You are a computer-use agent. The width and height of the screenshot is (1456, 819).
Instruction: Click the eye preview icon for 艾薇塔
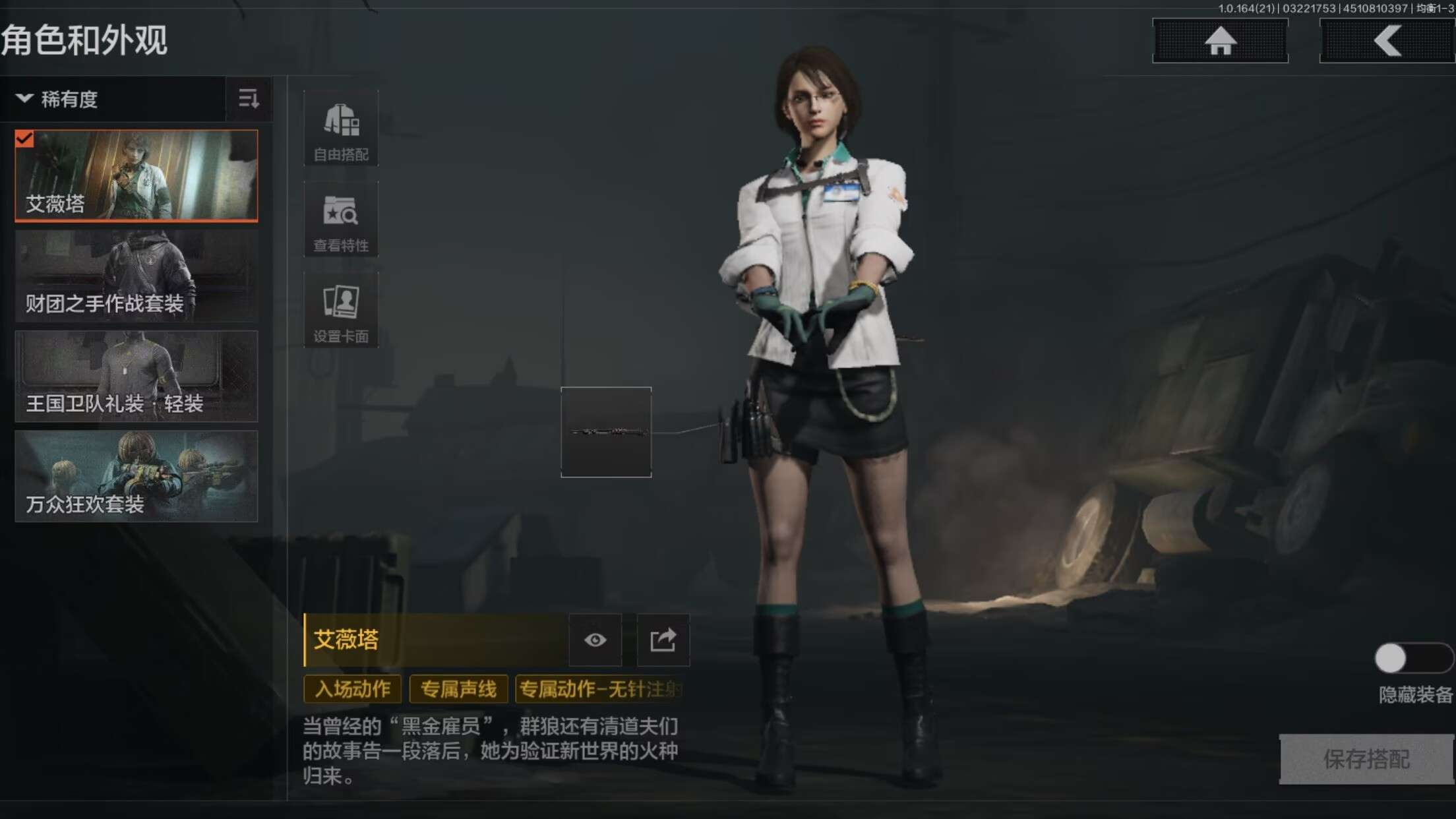(x=595, y=640)
